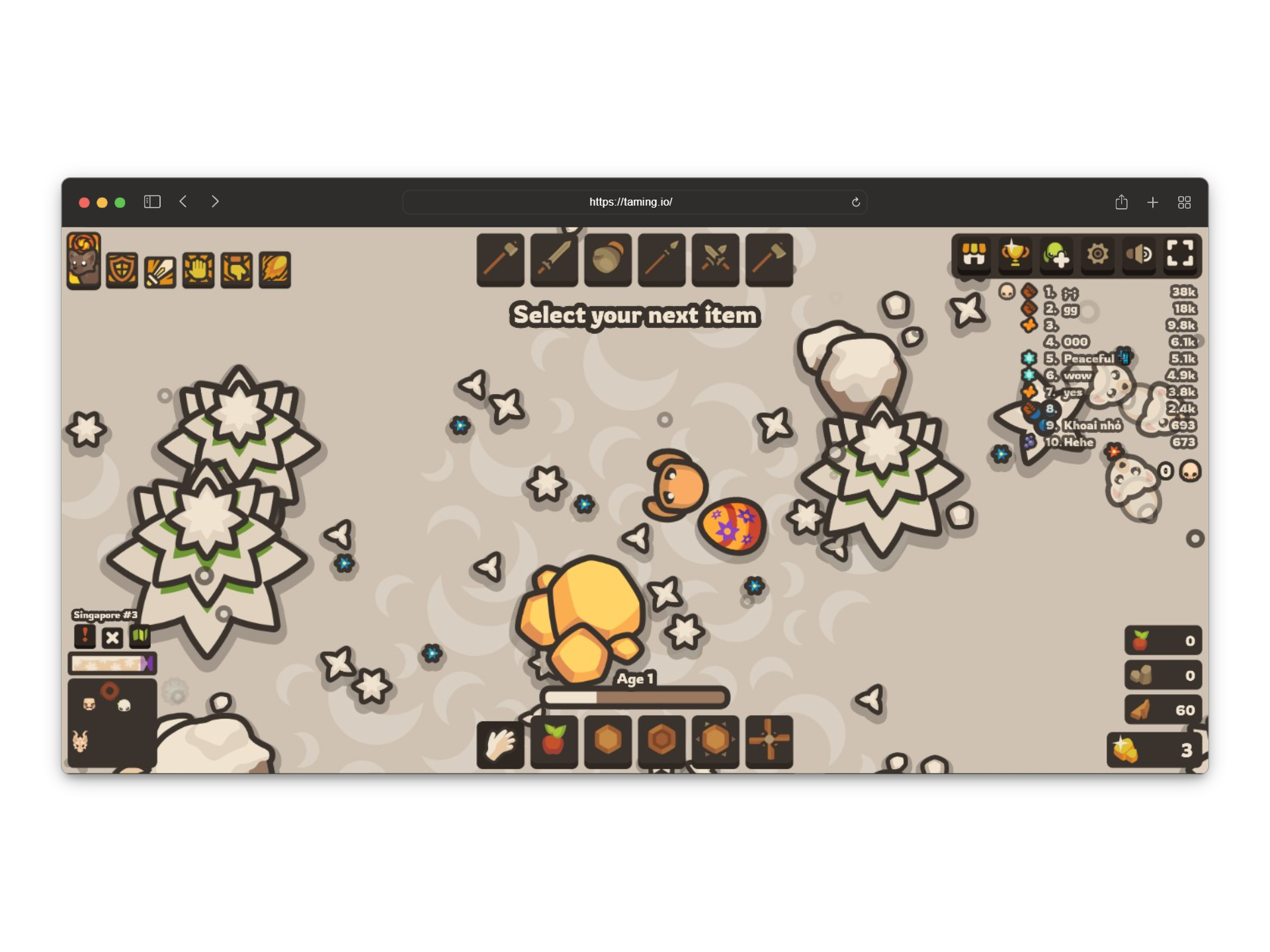Viewport: 1270px width, 952px height.
Task: Open the green folded map button
Action: 140,637
